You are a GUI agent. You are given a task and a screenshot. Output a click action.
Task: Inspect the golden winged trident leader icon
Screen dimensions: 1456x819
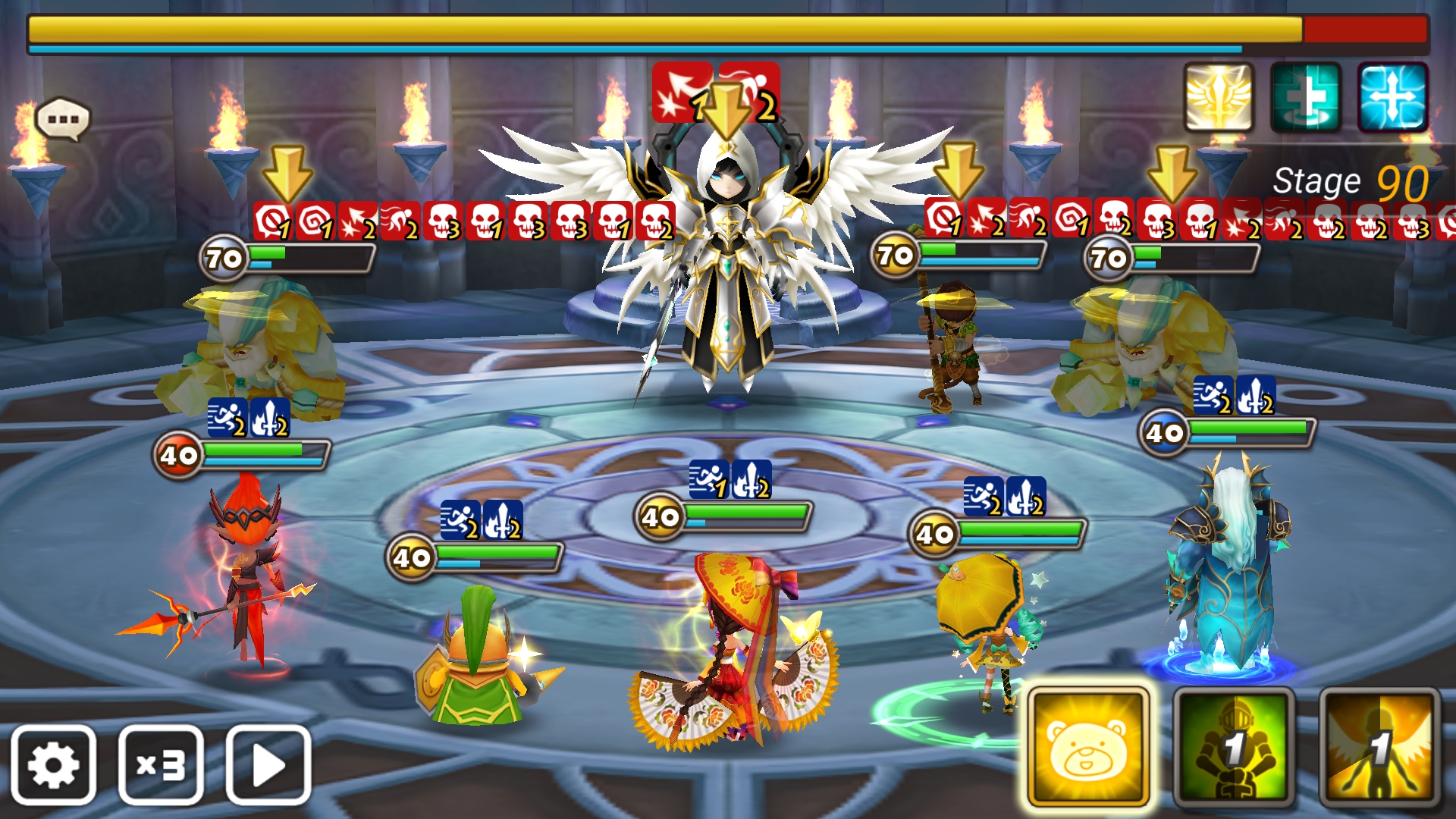point(1219,98)
